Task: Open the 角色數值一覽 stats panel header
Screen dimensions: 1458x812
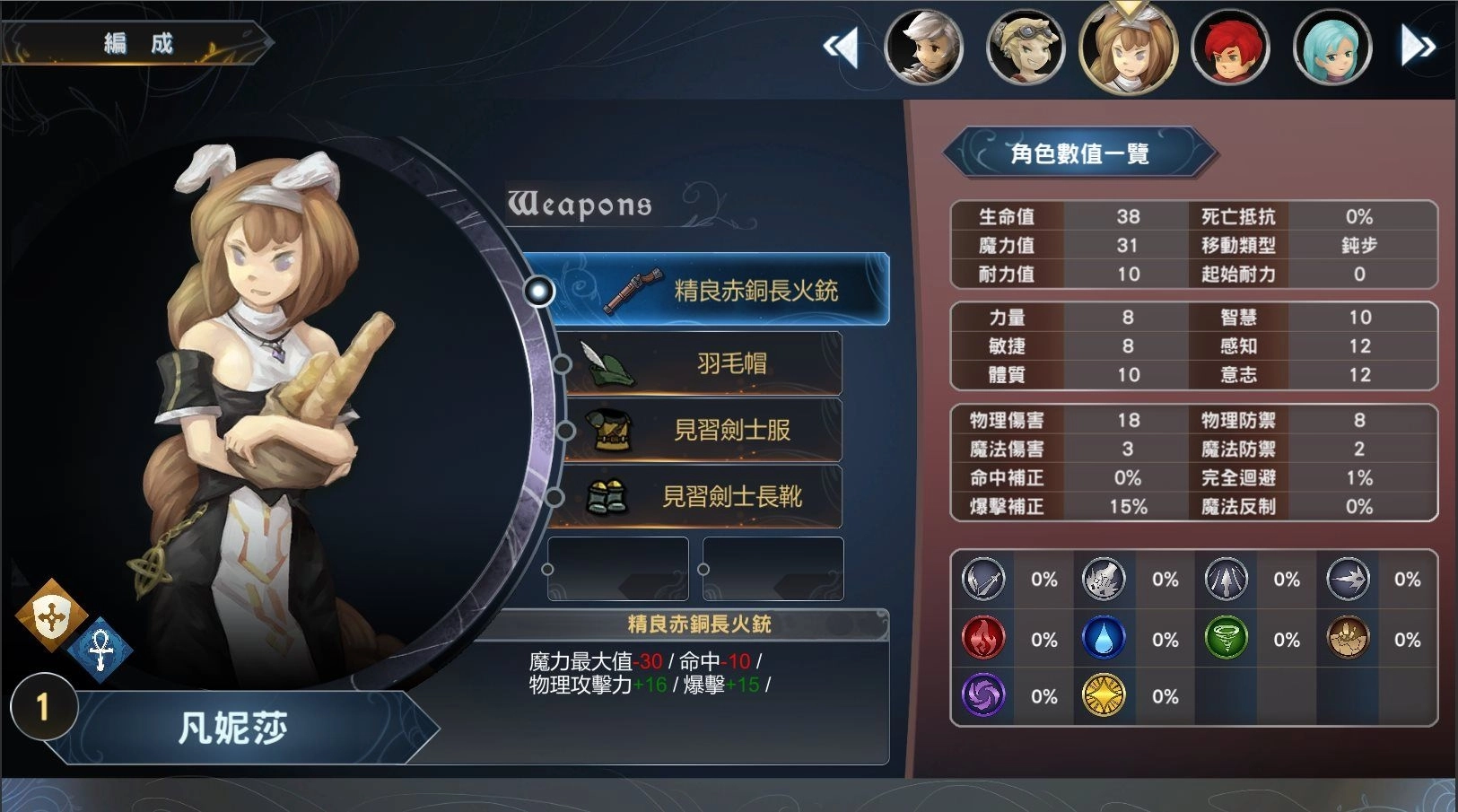Action: (x=1079, y=152)
